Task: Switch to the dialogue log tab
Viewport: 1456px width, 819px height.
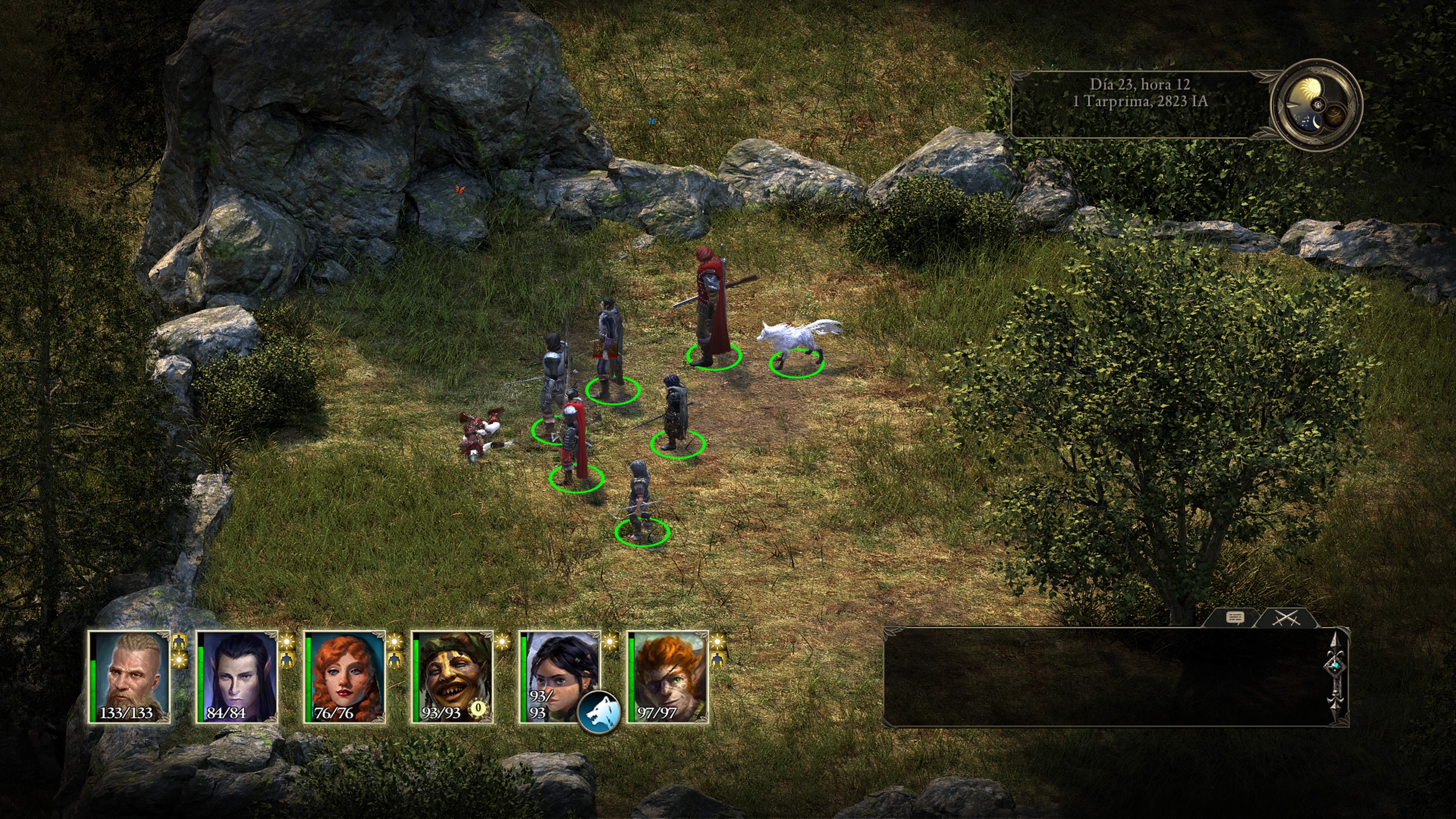Action: pyautogui.click(x=1235, y=618)
